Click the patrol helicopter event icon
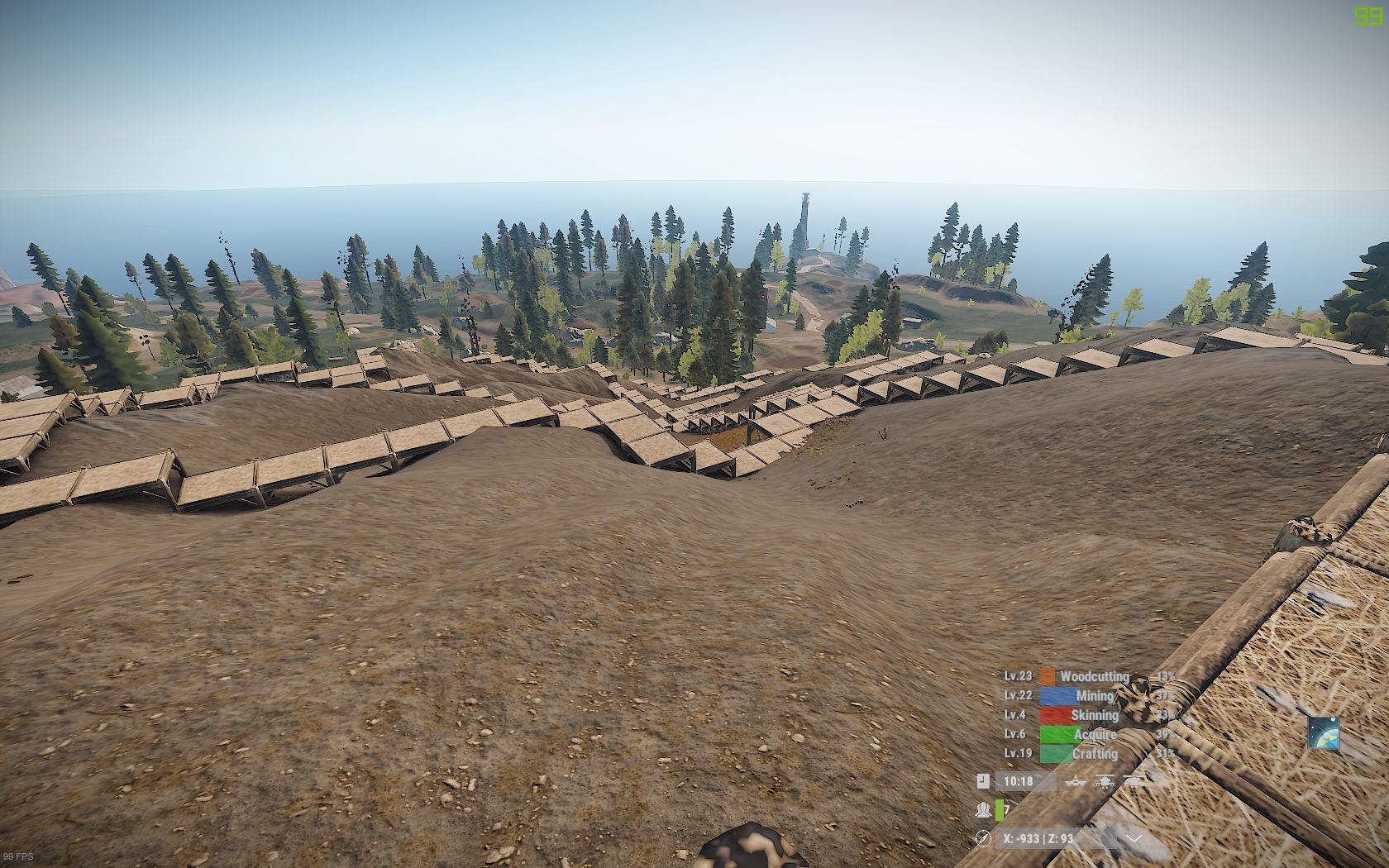This screenshot has width=1389, height=868. (x=1105, y=780)
